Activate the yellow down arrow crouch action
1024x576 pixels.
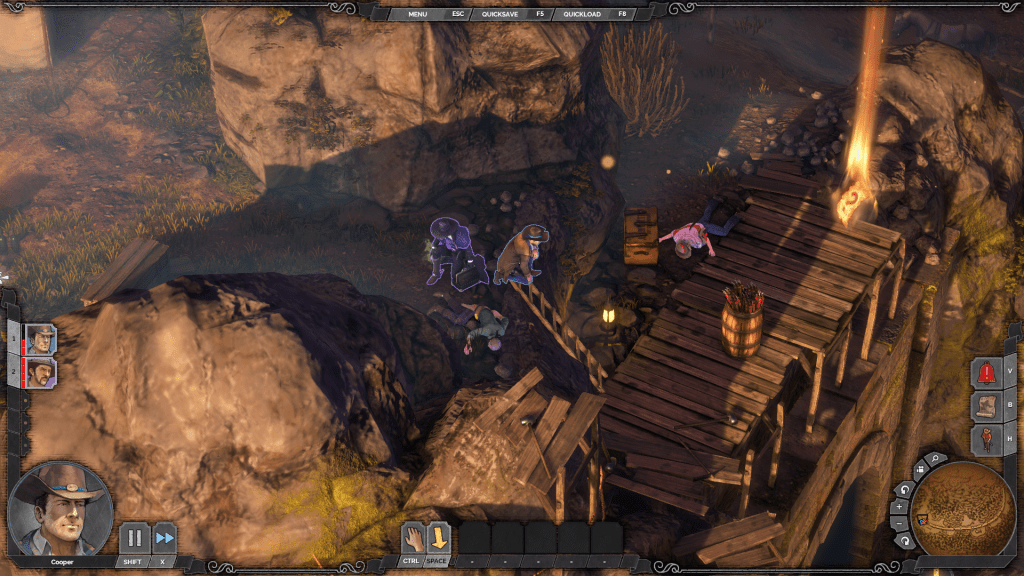(439, 539)
